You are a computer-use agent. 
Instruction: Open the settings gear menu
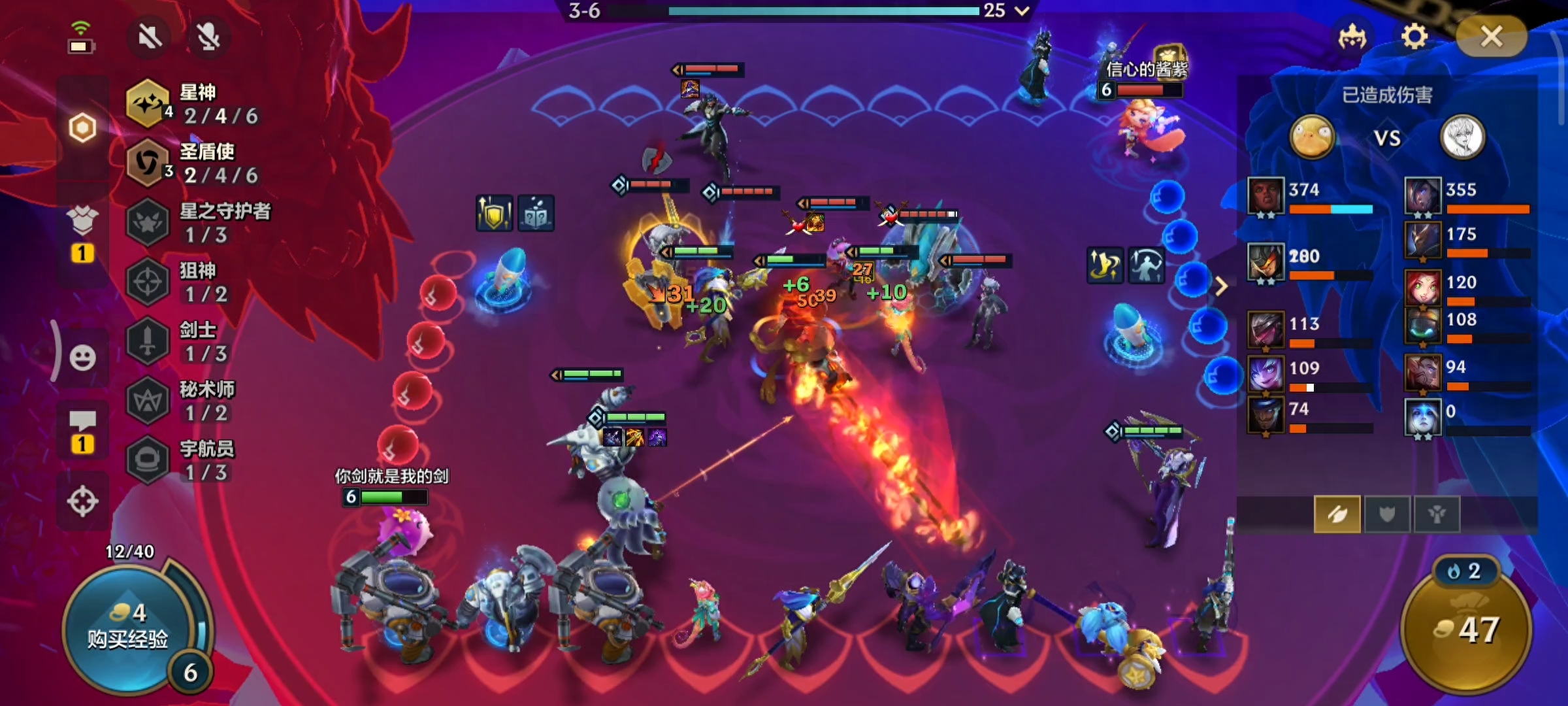tap(1414, 37)
